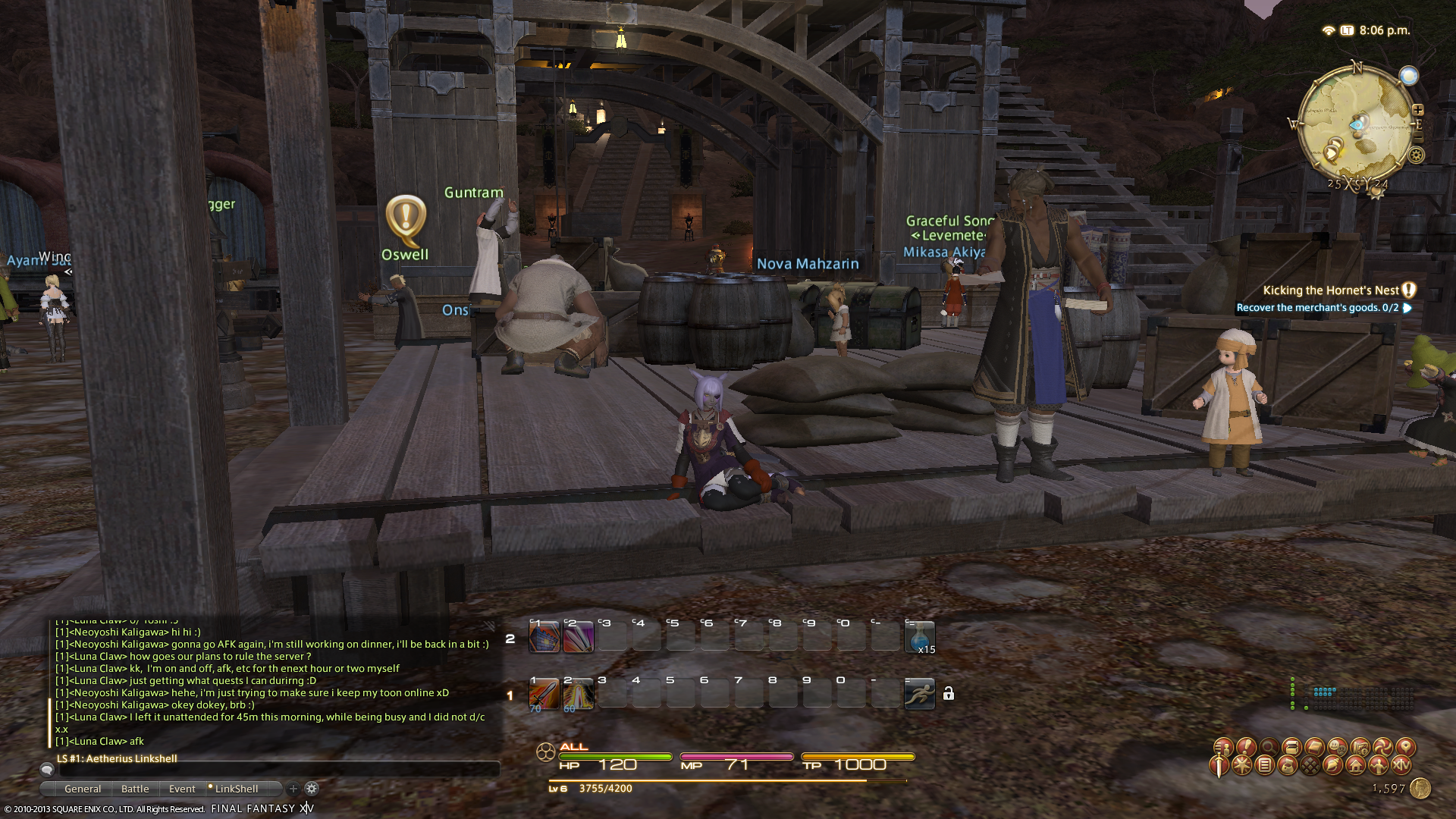This screenshot has width=1456, height=819.
Task: Open minimap settings gear
Action: tap(1416, 155)
